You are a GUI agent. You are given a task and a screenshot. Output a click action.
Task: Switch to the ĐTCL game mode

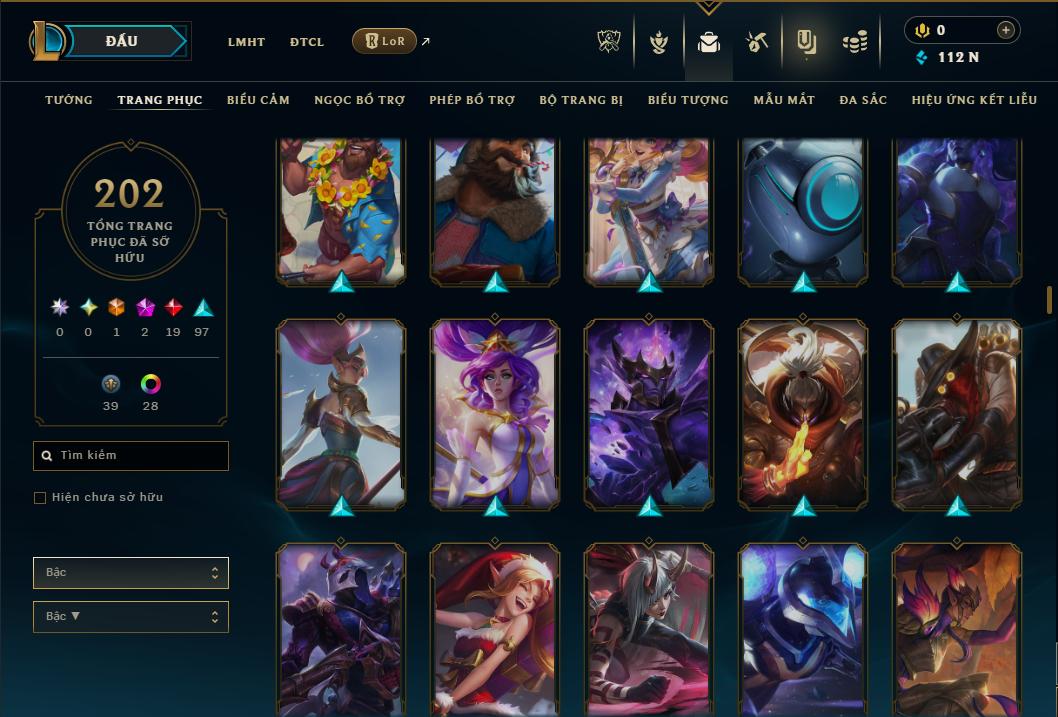point(307,42)
